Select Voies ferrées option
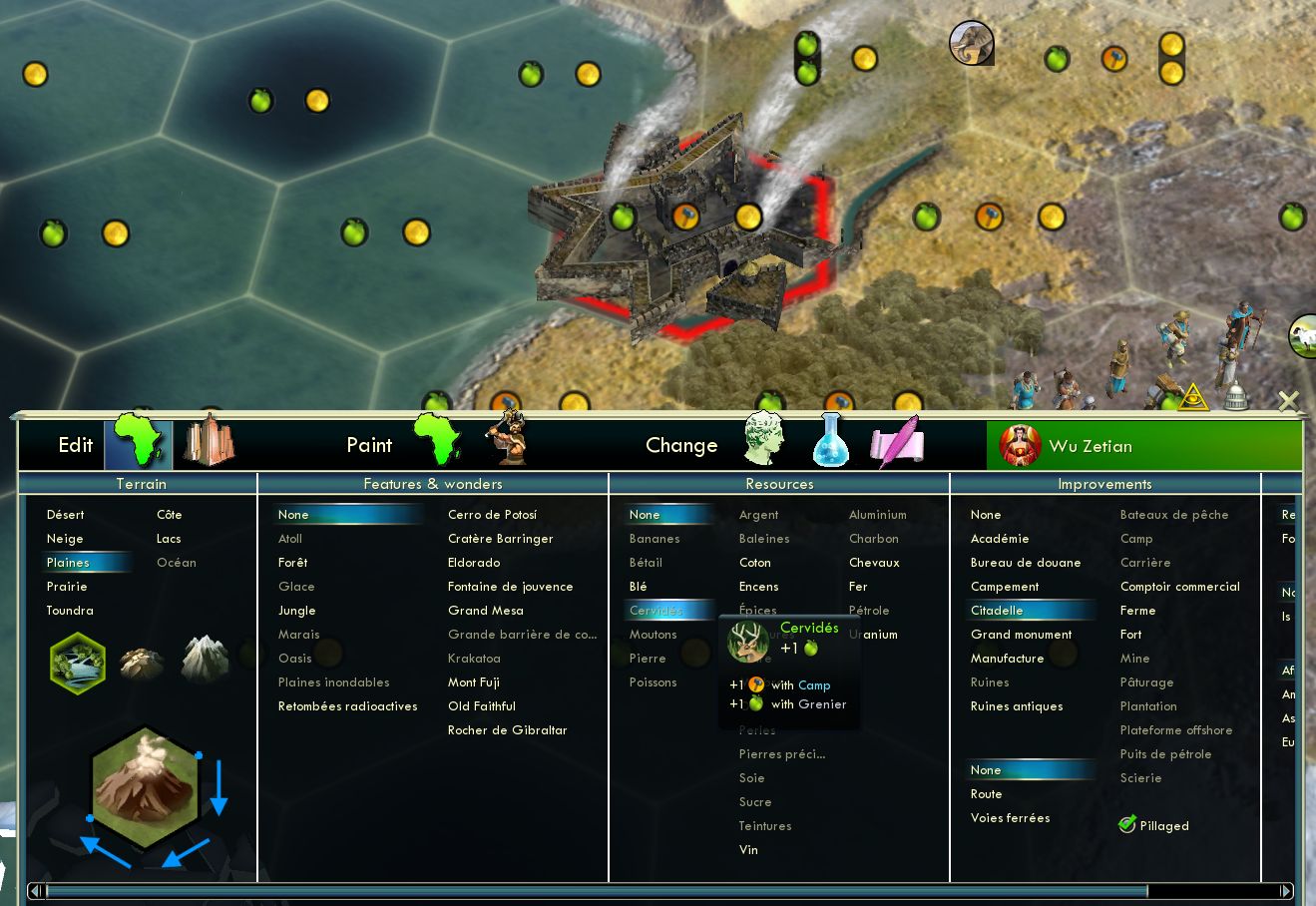Screen dimensions: 1316x906 (x=1011, y=818)
